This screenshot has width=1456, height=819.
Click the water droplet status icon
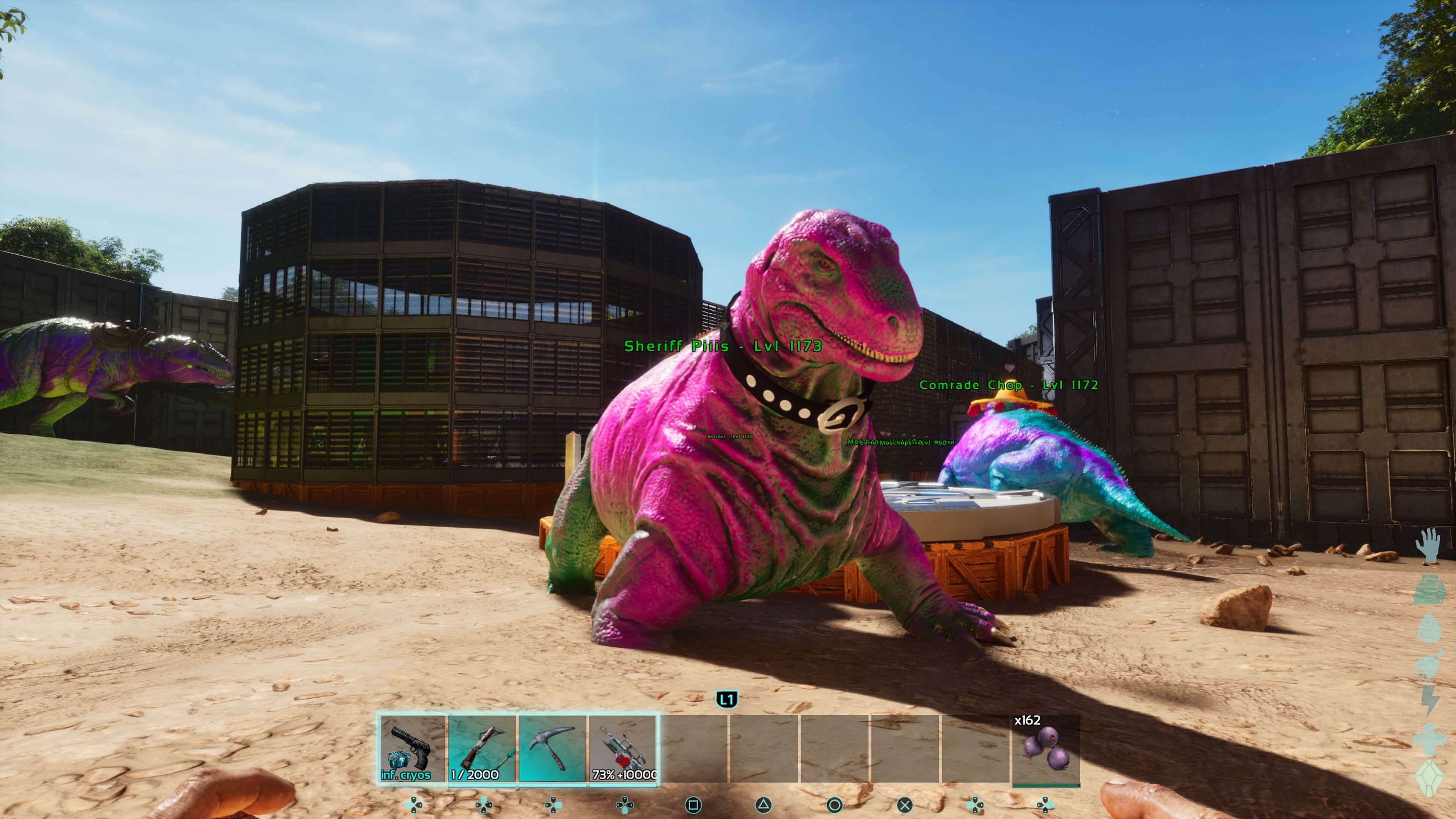[x=1429, y=628]
